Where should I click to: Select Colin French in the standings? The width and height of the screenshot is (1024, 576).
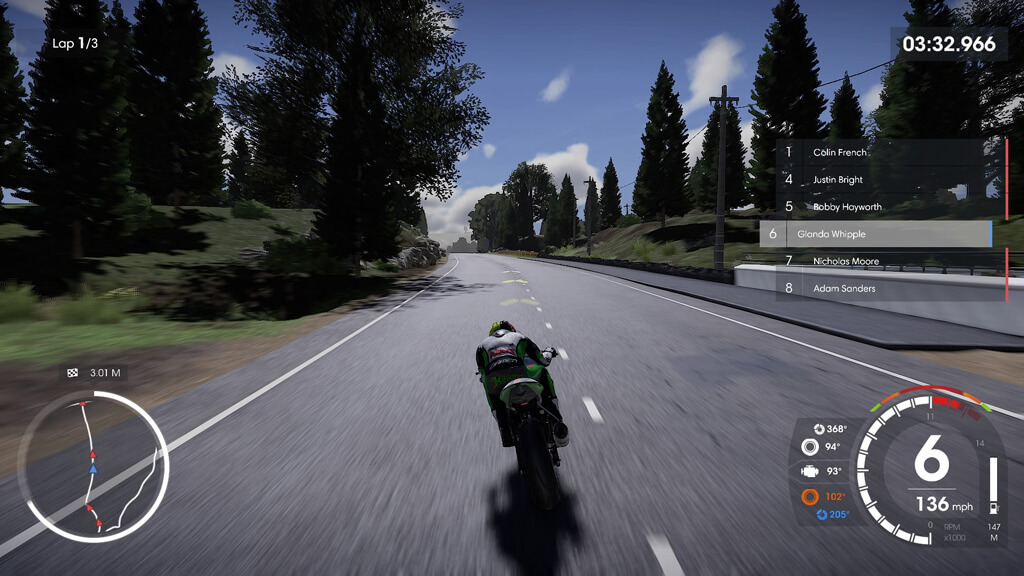point(880,153)
